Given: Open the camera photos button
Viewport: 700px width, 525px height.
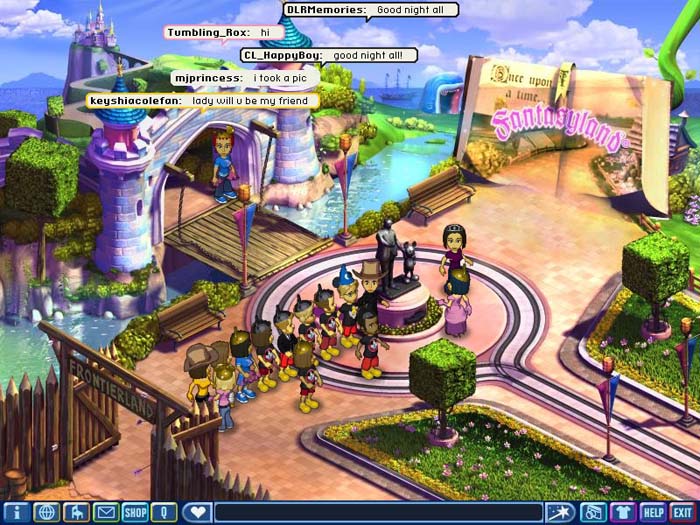Looking at the screenshot, I should pos(593,512).
